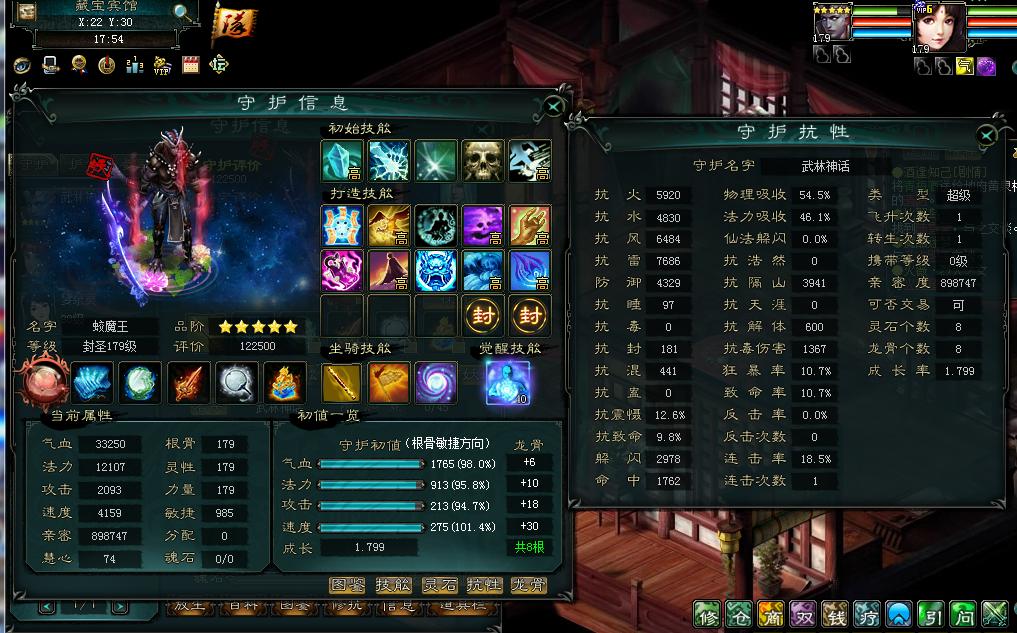Click the awakening skill icon
The height and width of the screenshot is (633, 1017).
(504, 383)
